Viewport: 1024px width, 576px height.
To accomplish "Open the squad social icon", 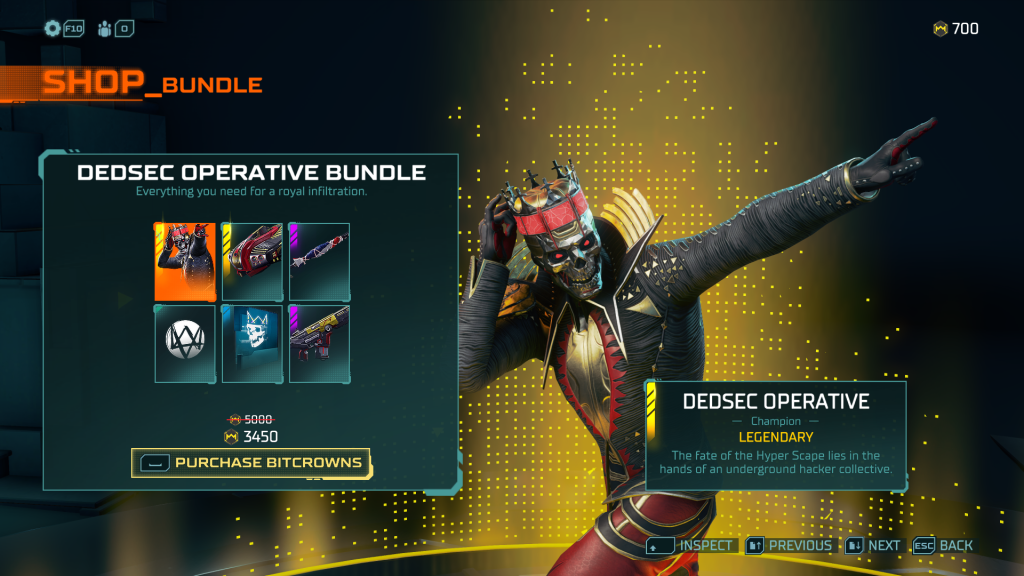I will (106, 28).
